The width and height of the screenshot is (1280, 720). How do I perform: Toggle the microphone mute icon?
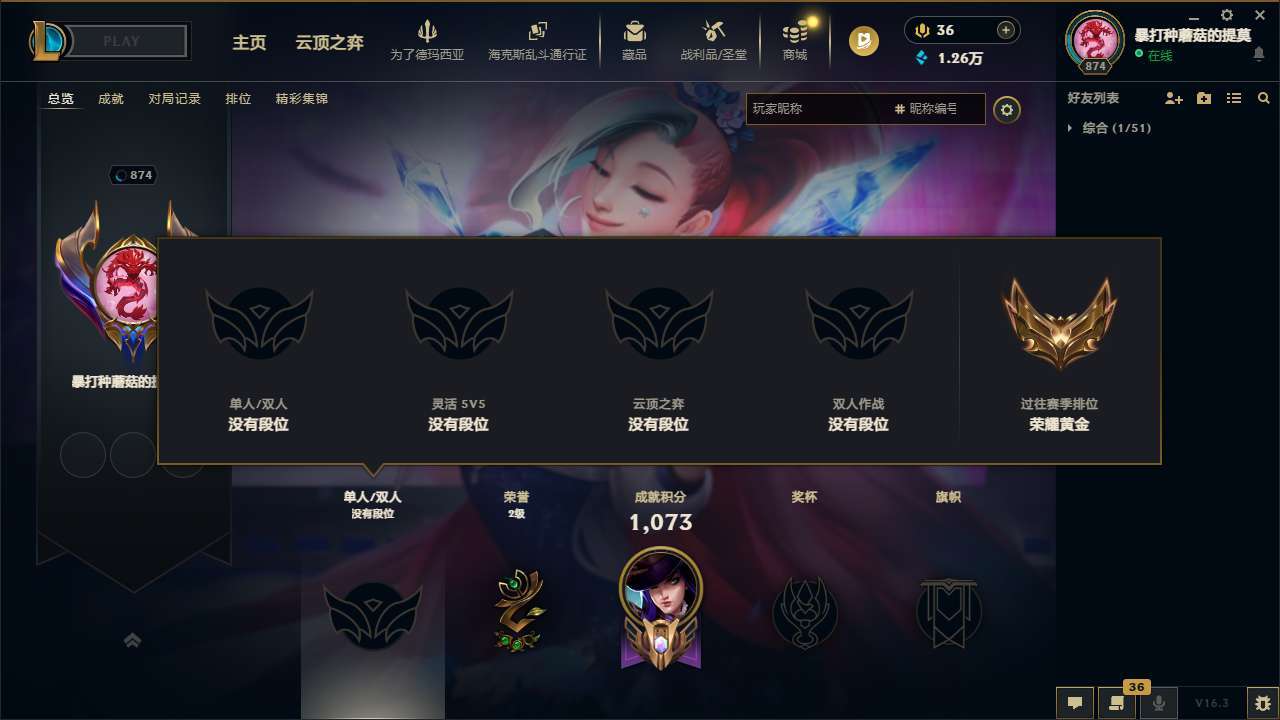pos(1160,703)
